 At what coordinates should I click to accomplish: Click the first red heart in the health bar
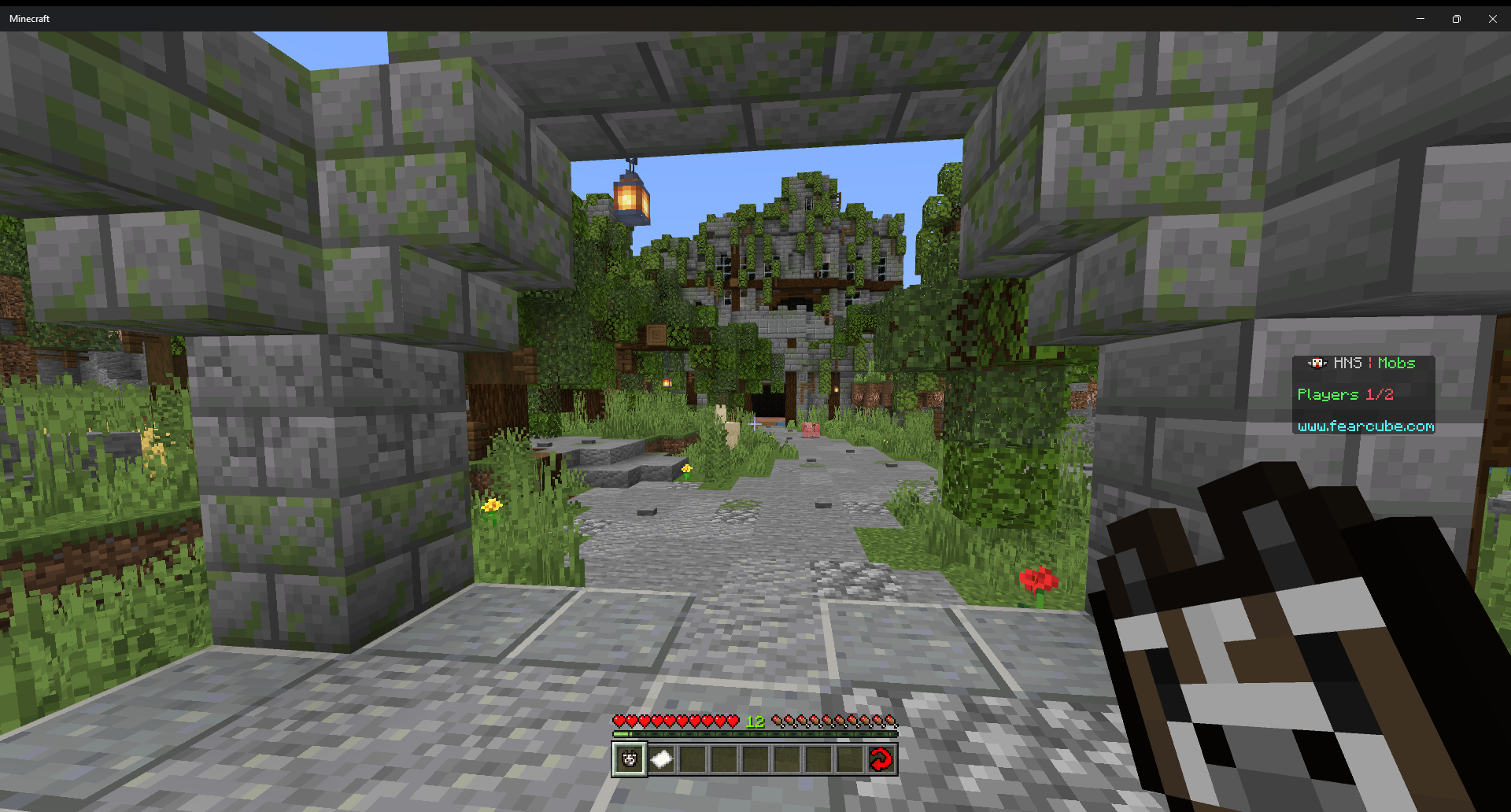pos(620,722)
